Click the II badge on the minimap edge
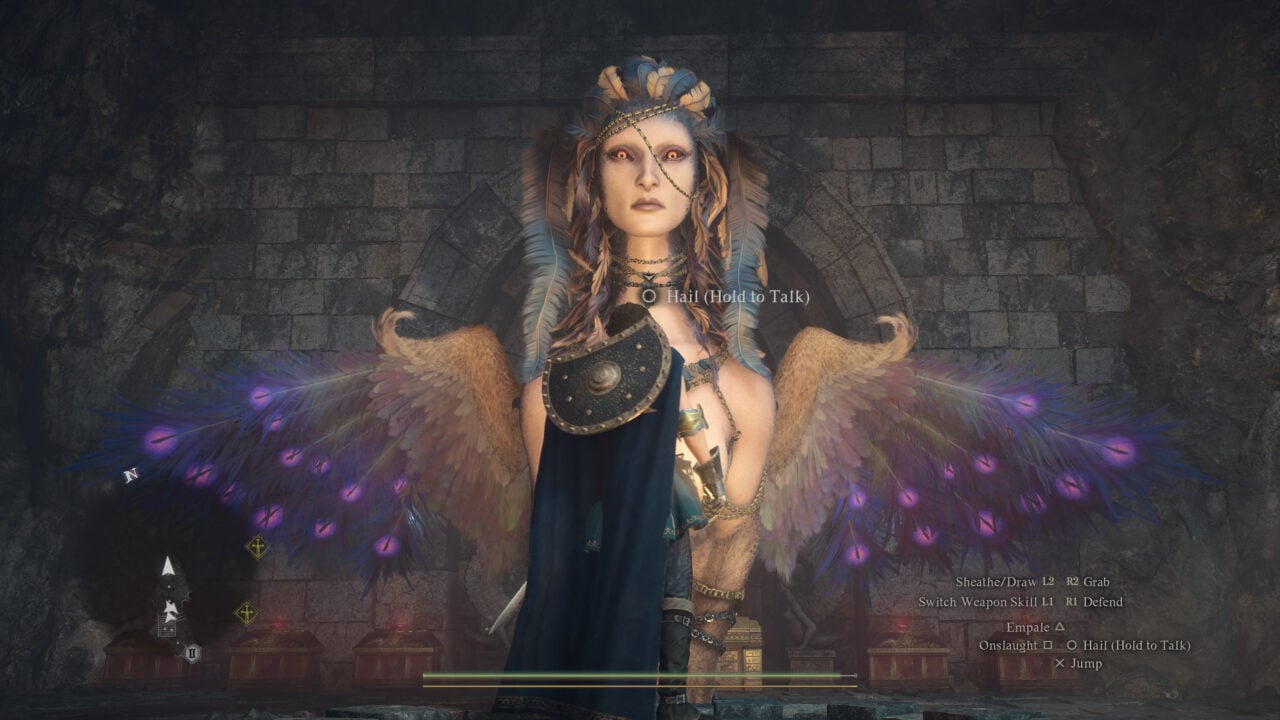Screen dimensions: 1280x720 pos(191,650)
